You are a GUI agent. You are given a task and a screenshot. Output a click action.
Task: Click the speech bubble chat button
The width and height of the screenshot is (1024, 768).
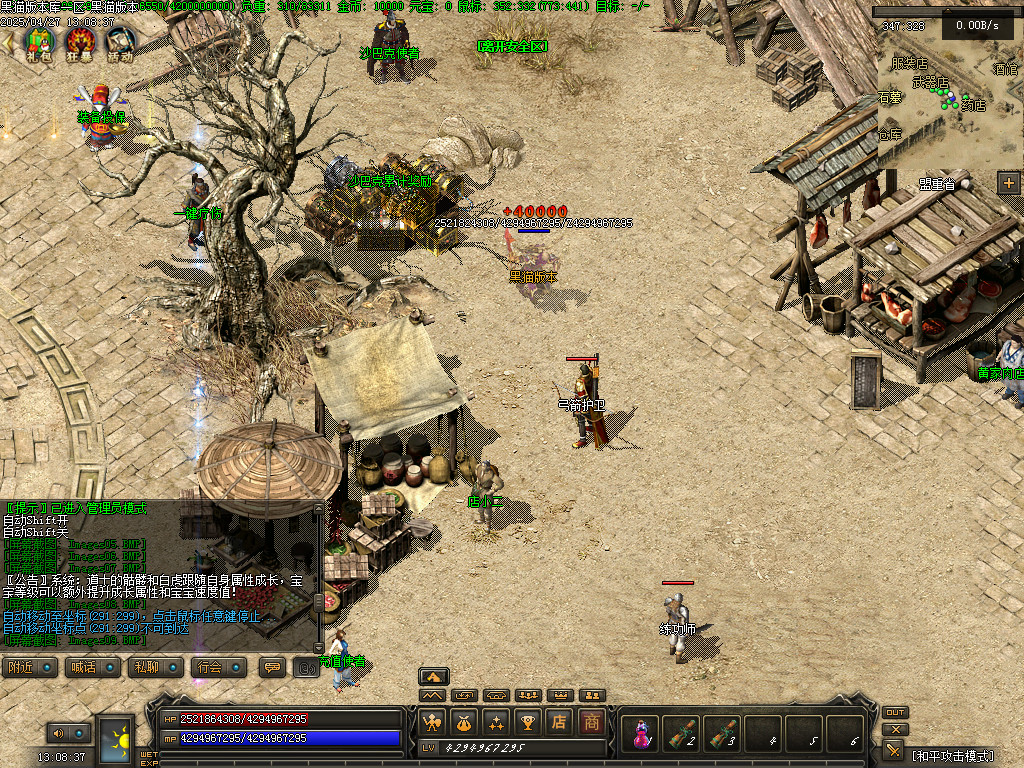pos(272,667)
